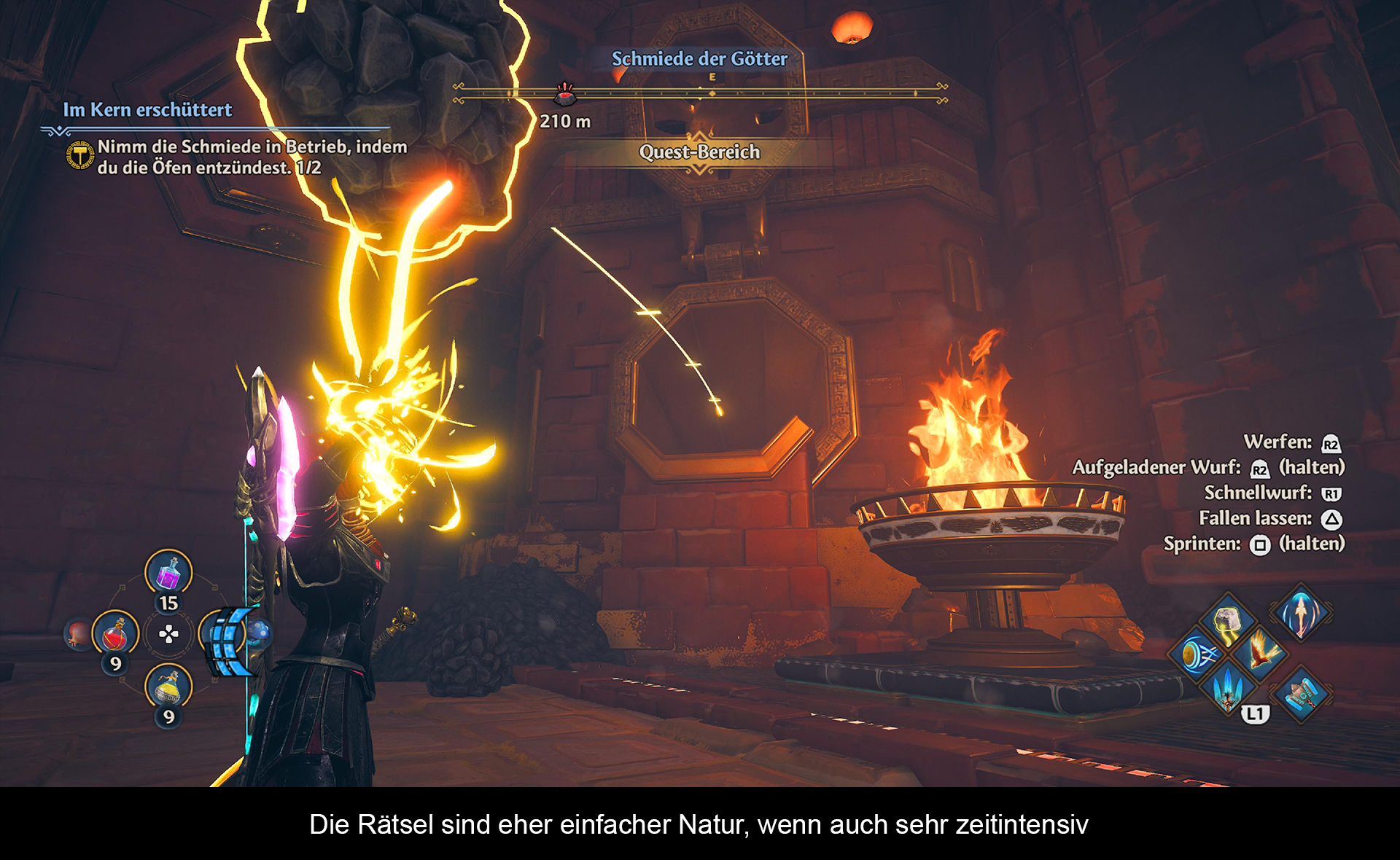Screen dimensions: 1400x860
Task: Activate the glowing boulder lift ability
Action: pos(1229,622)
